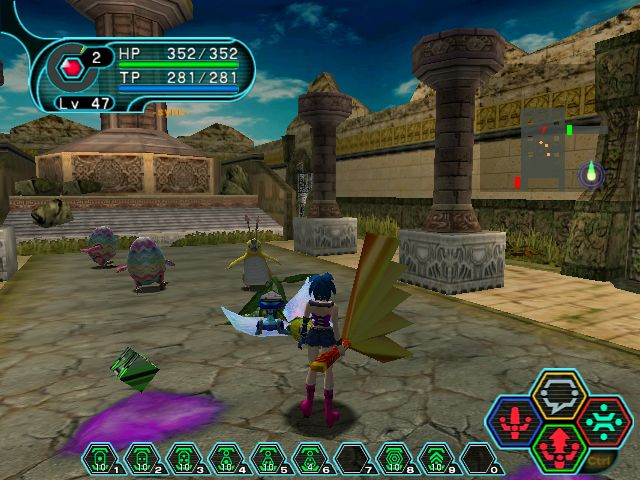Image resolution: width=640 pixels, height=480 pixels.
Task: Use the item in hotbar slot 2
Action: 142,459
